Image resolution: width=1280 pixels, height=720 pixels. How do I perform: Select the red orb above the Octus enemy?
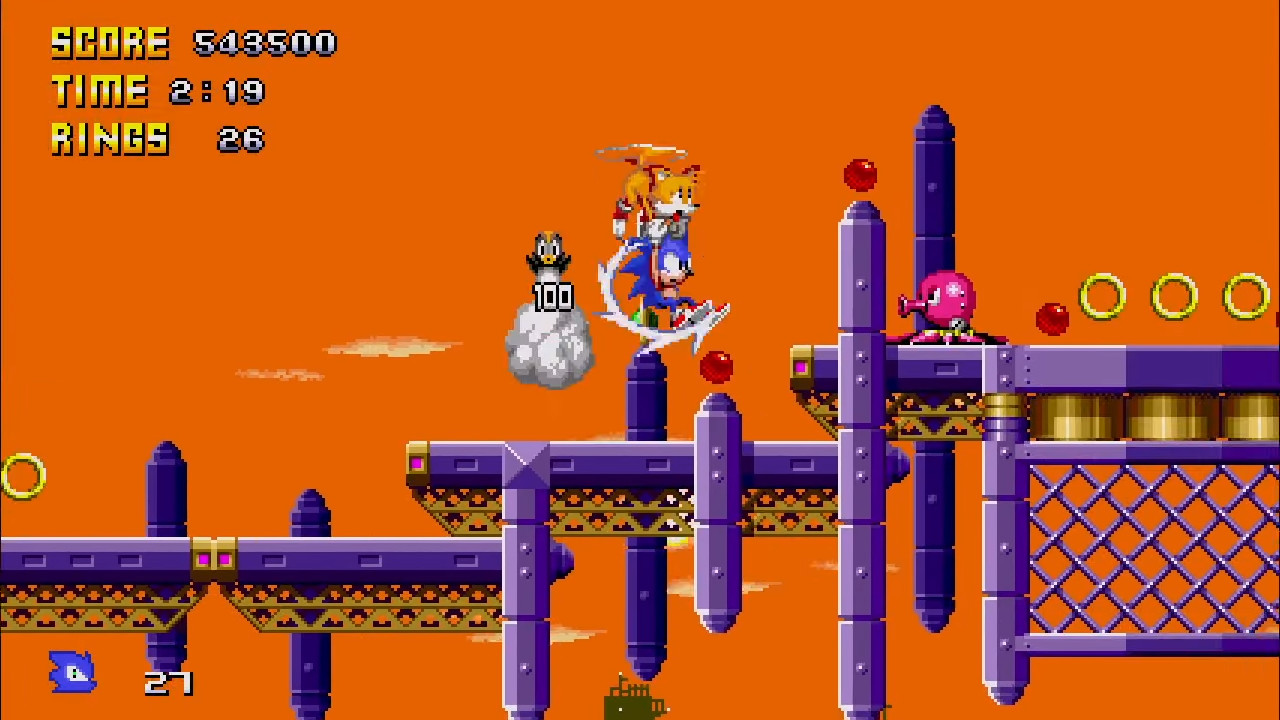click(861, 173)
